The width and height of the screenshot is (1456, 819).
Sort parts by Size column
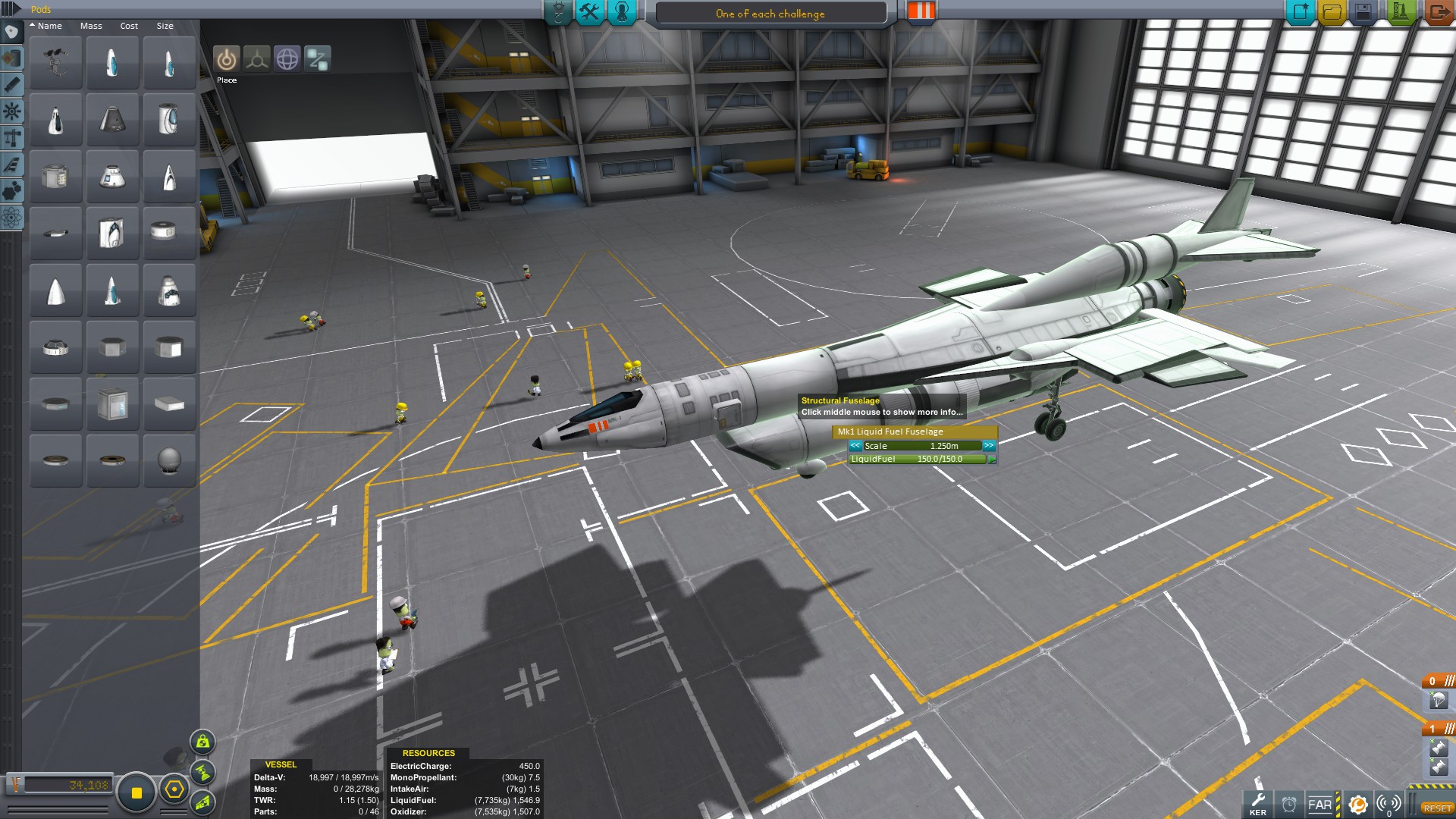[x=165, y=26]
